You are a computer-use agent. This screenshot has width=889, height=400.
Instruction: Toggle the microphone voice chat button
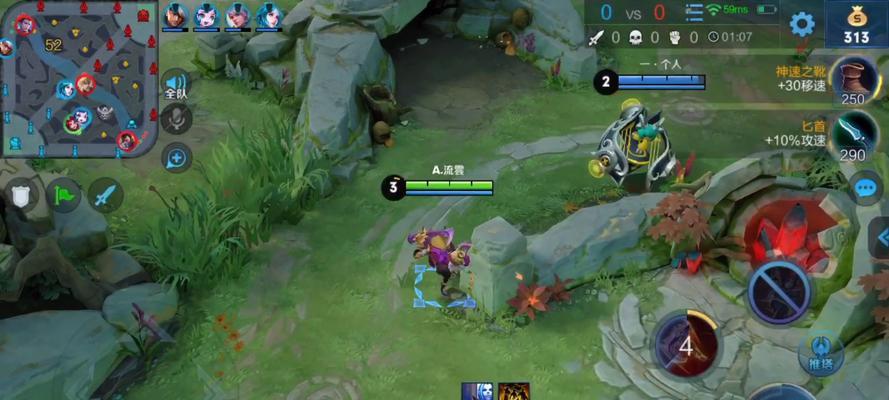click(x=176, y=119)
